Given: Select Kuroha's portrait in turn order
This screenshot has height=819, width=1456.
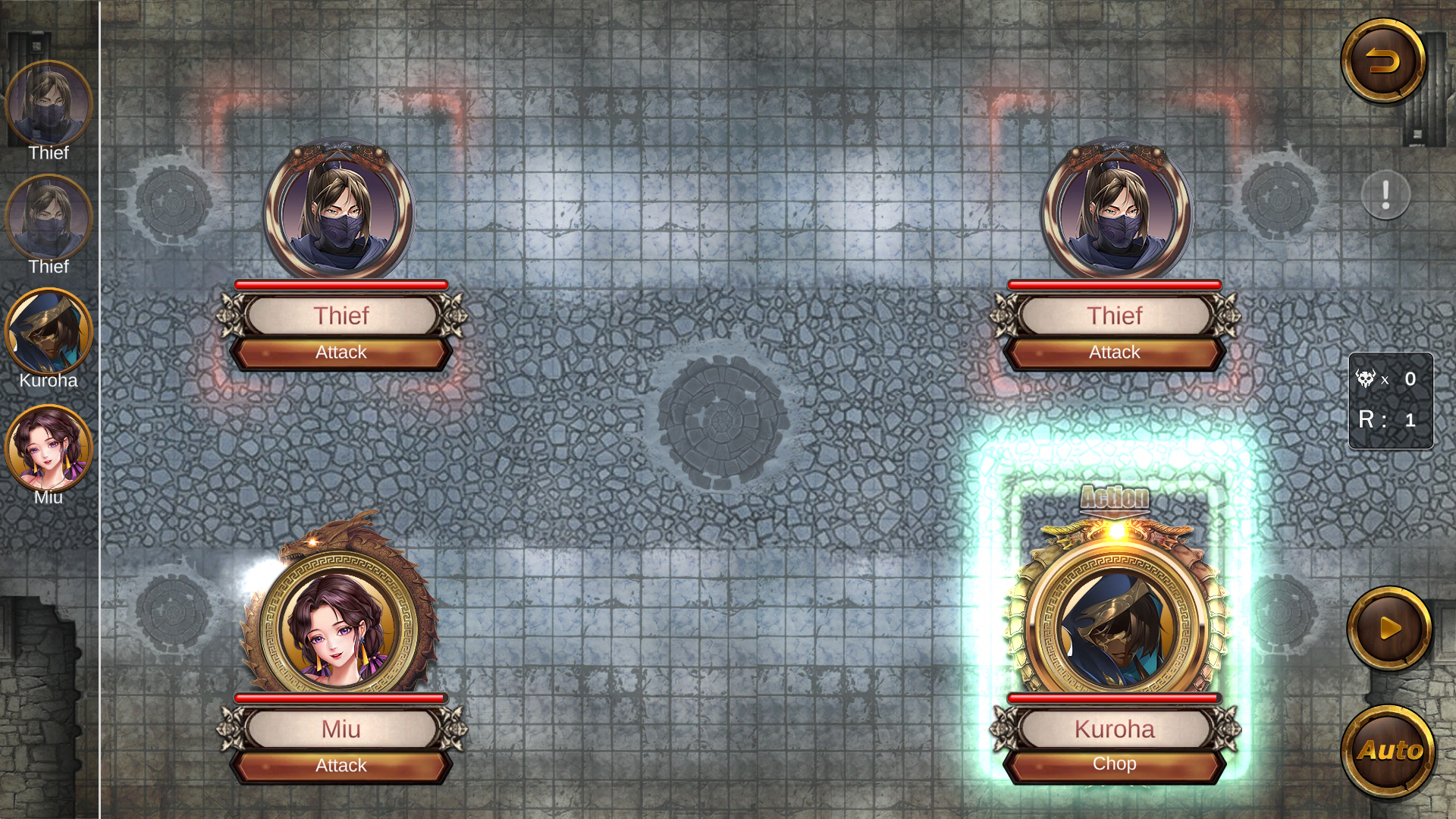Looking at the screenshot, I should (49, 332).
